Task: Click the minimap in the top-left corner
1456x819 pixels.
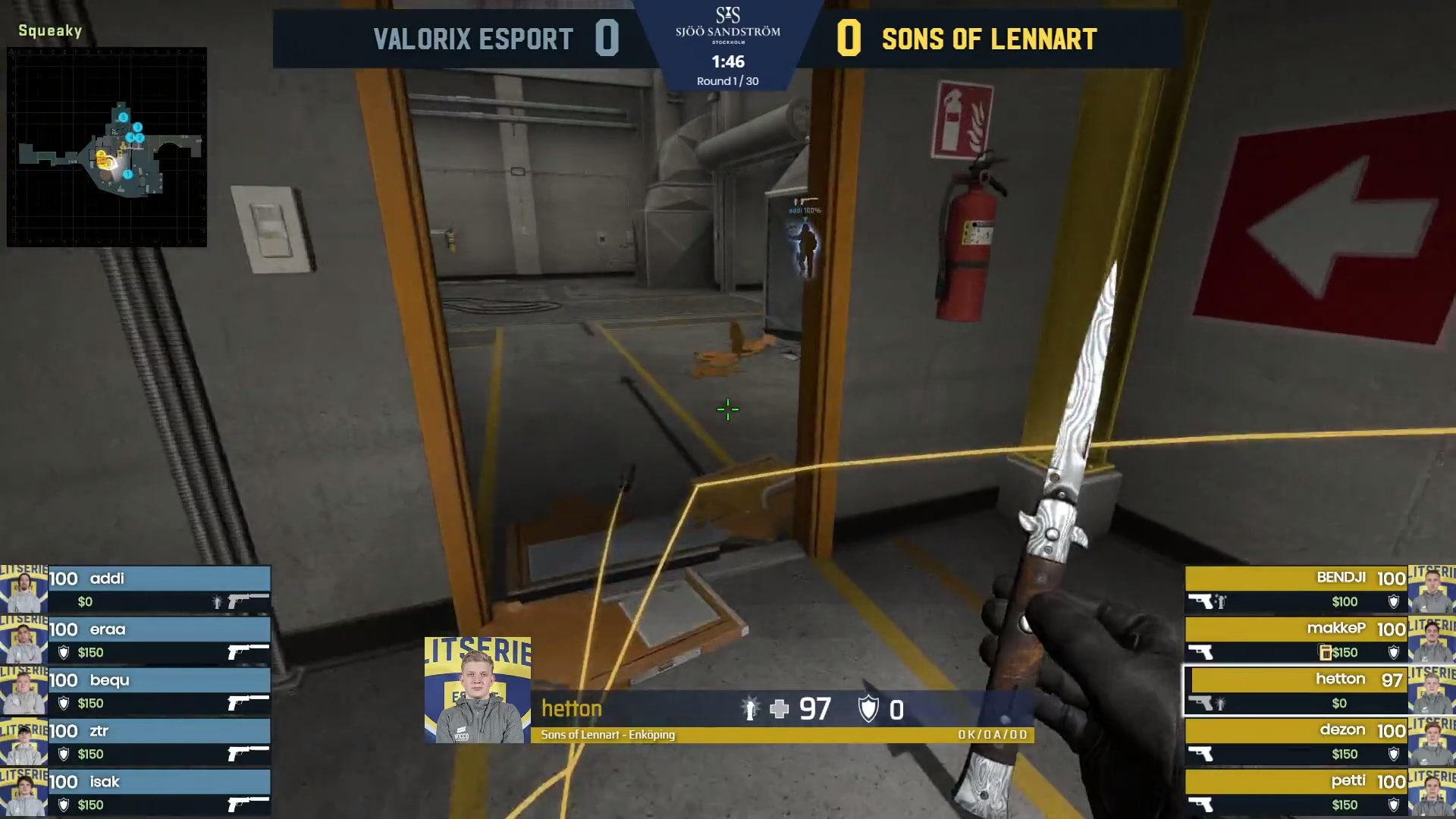Action: tap(108, 148)
